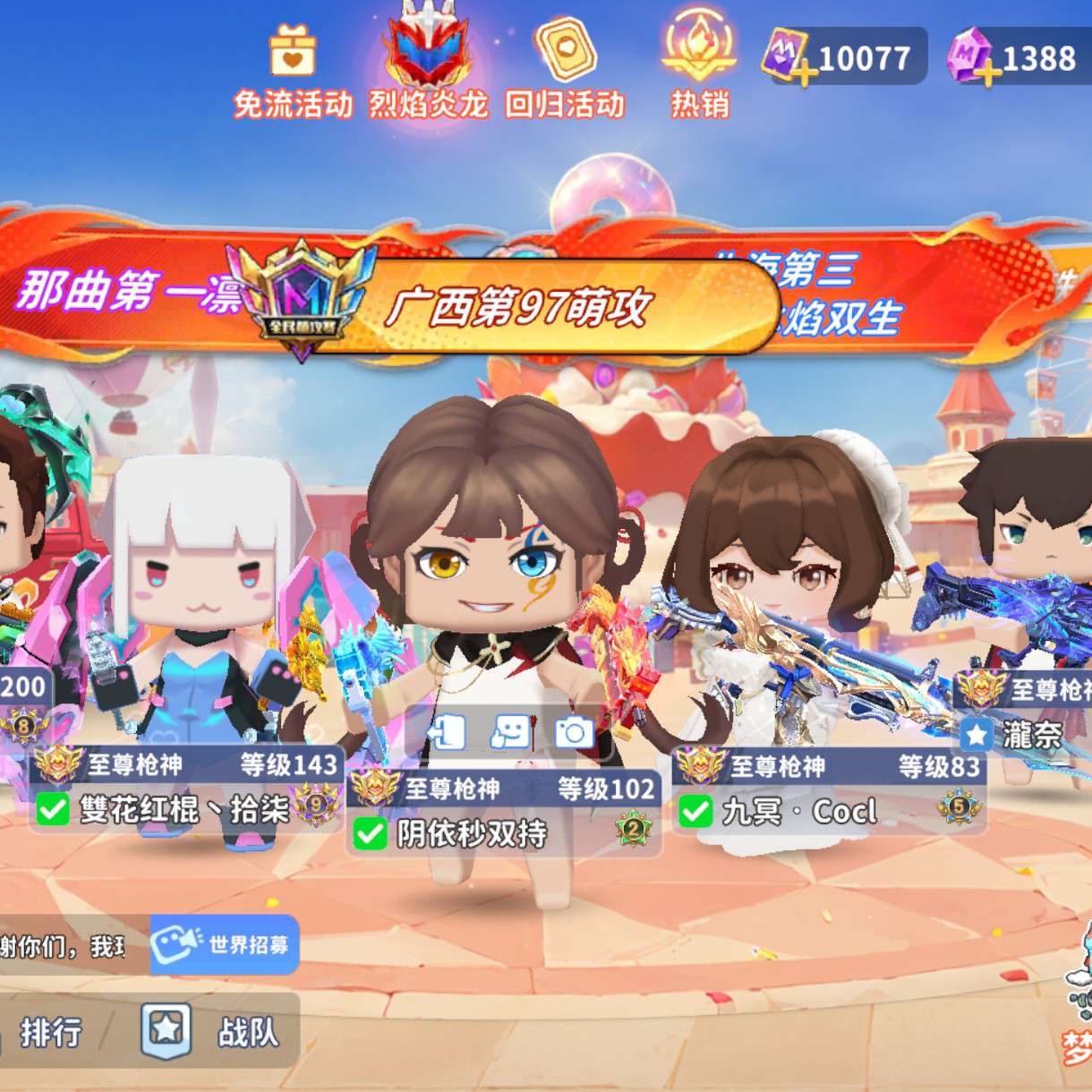Select player card 阴依秒双持

pyautogui.click(x=504, y=813)
